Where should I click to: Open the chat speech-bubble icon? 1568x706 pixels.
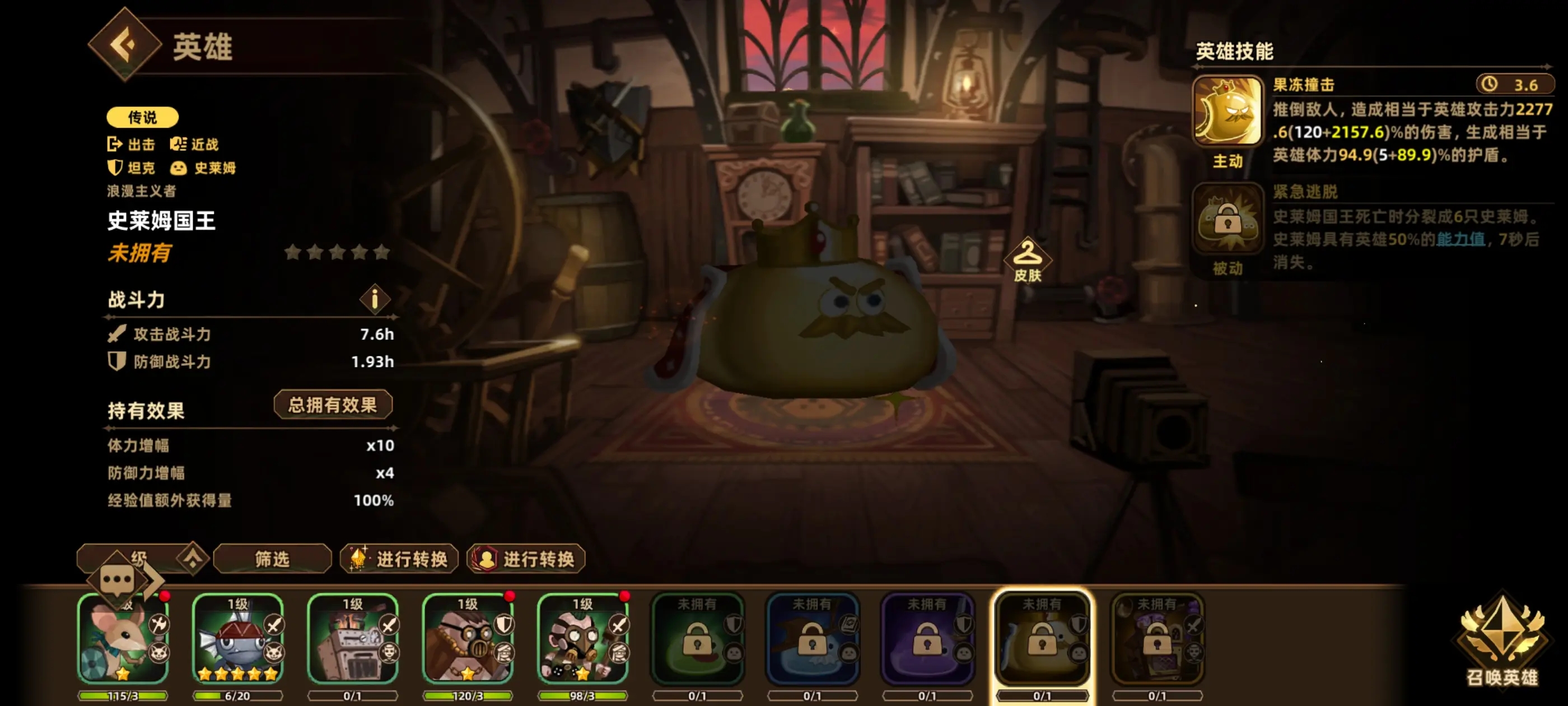click(117, 580)
